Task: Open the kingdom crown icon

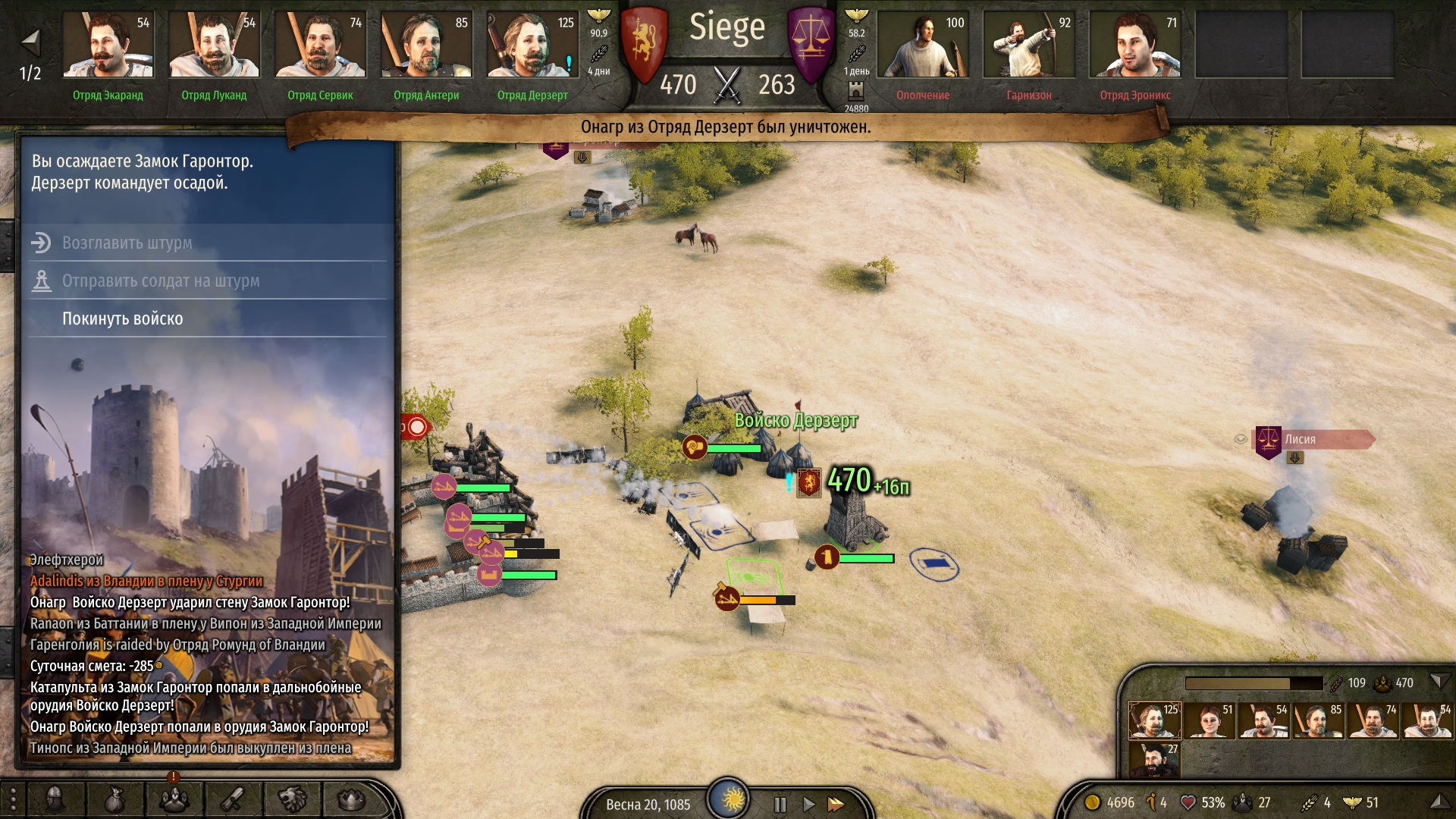Action: point(351,799)
